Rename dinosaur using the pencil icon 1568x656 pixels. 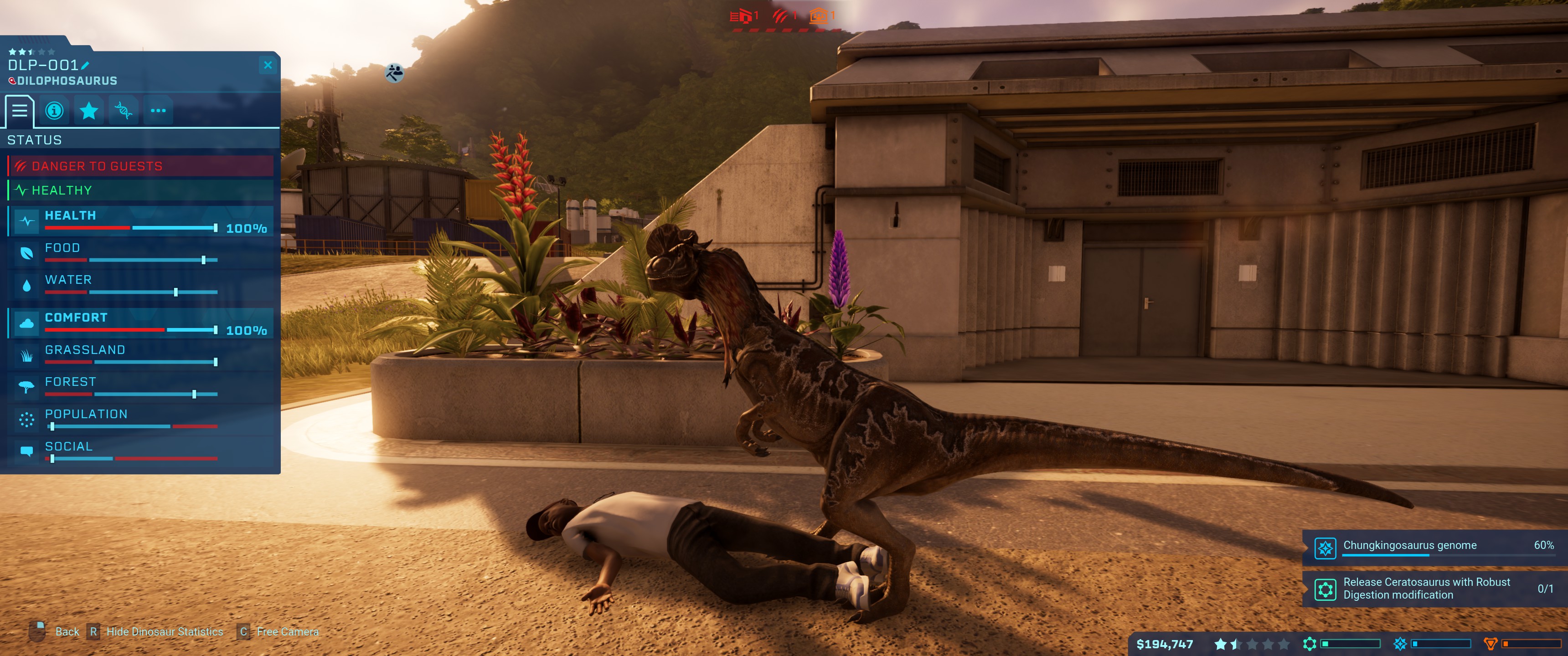pos(85,65)
